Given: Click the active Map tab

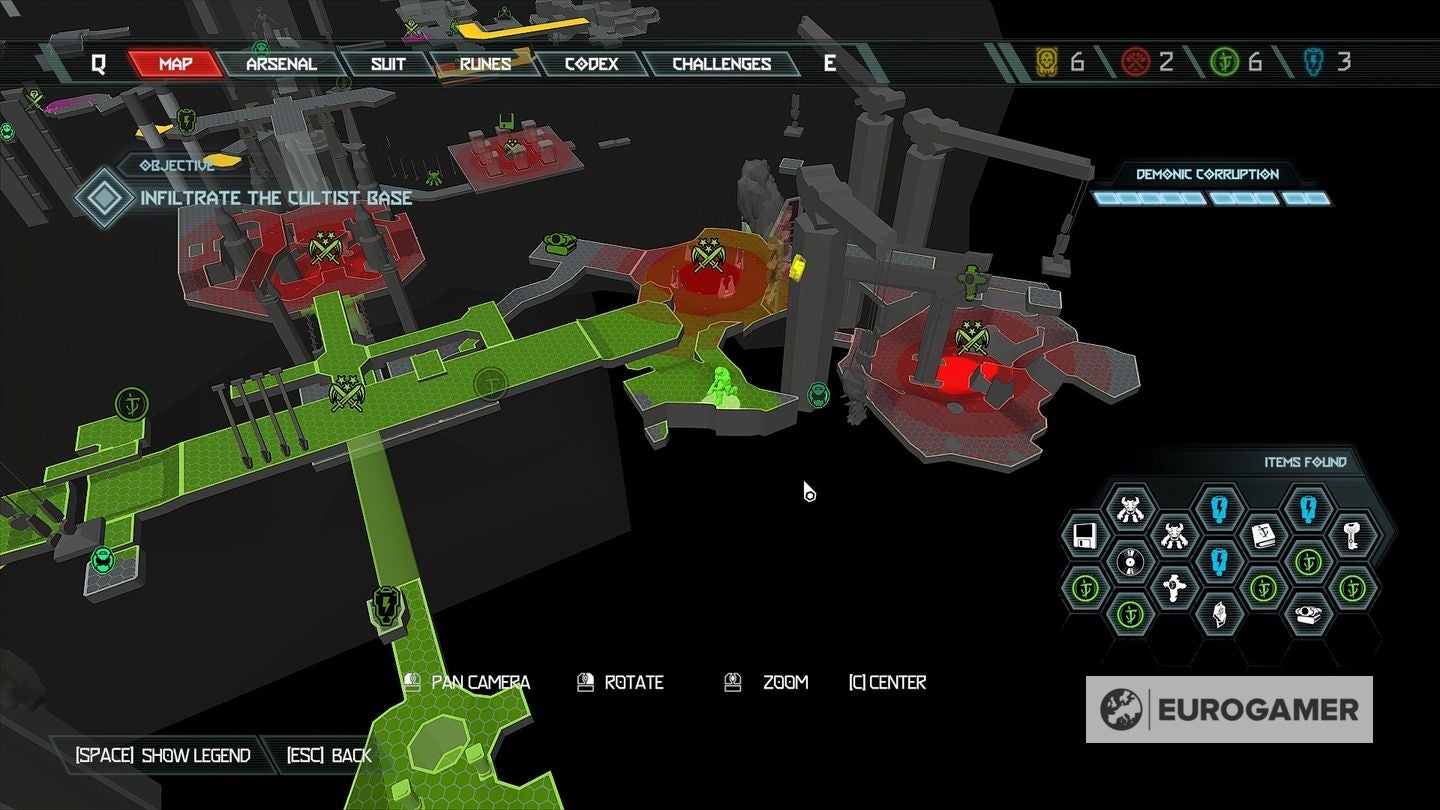Looking at the screenshot, I should click(175, 64).
